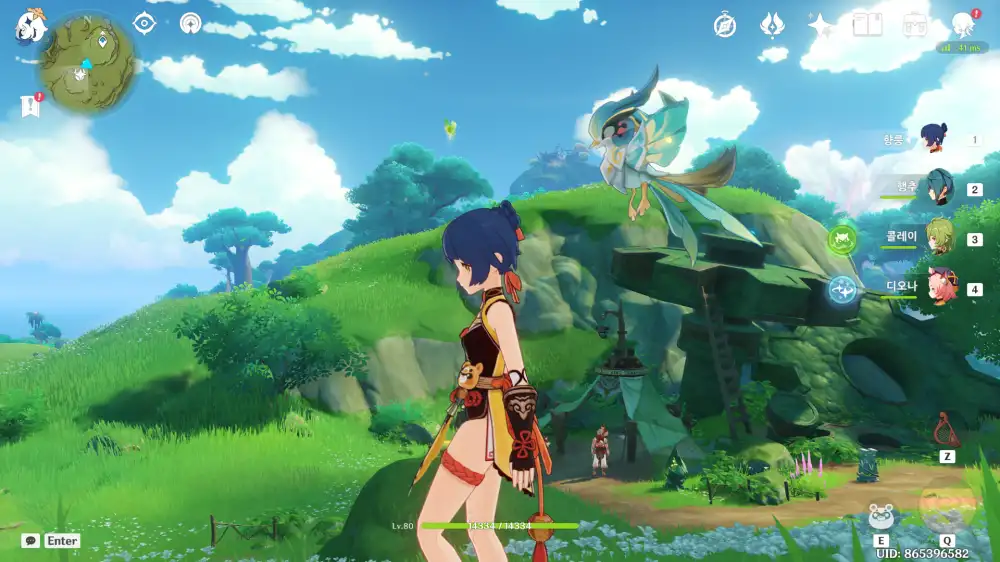Use the red gadget above the Z label

(946, 430)
